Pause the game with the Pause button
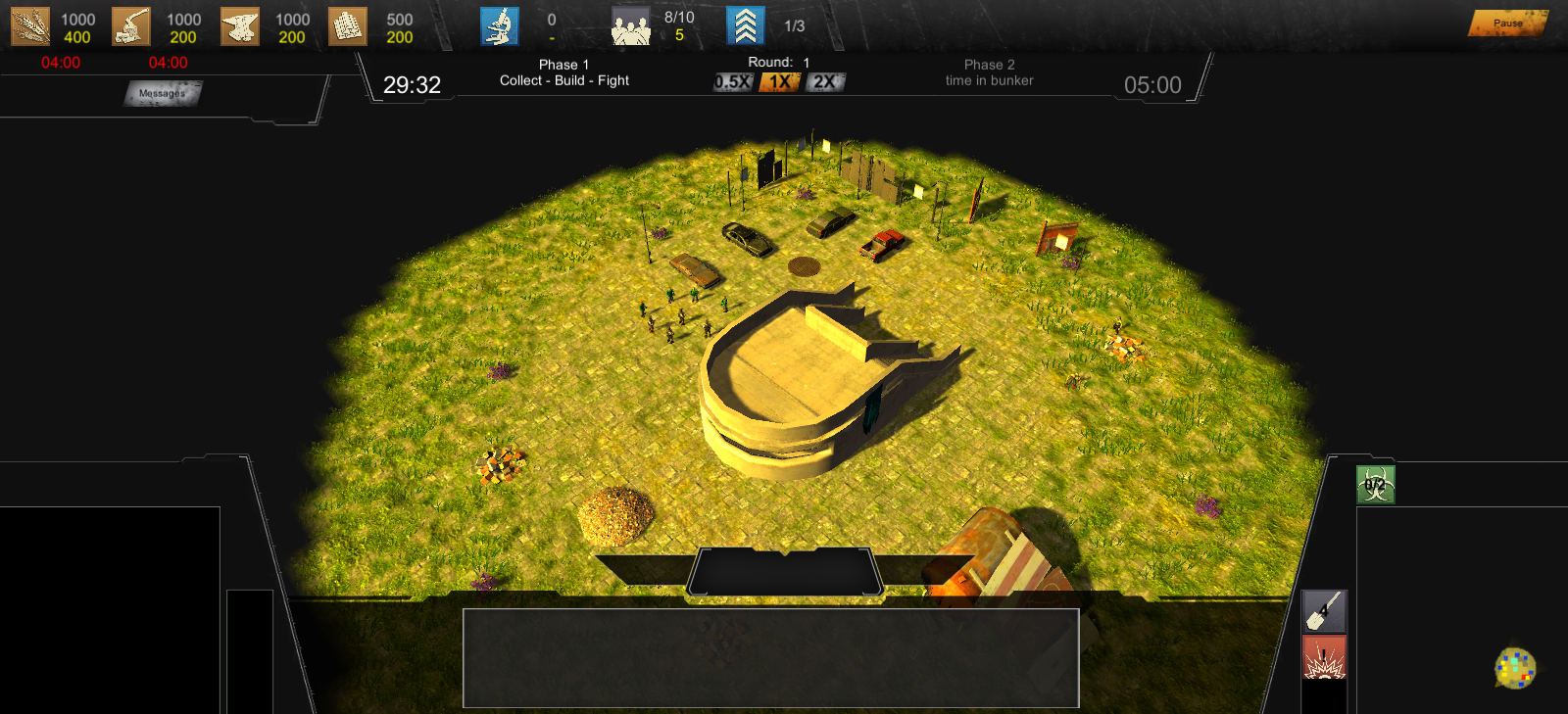Image resolution: width=1568 pixels, height=714 pixels. tap(1506, 23)
